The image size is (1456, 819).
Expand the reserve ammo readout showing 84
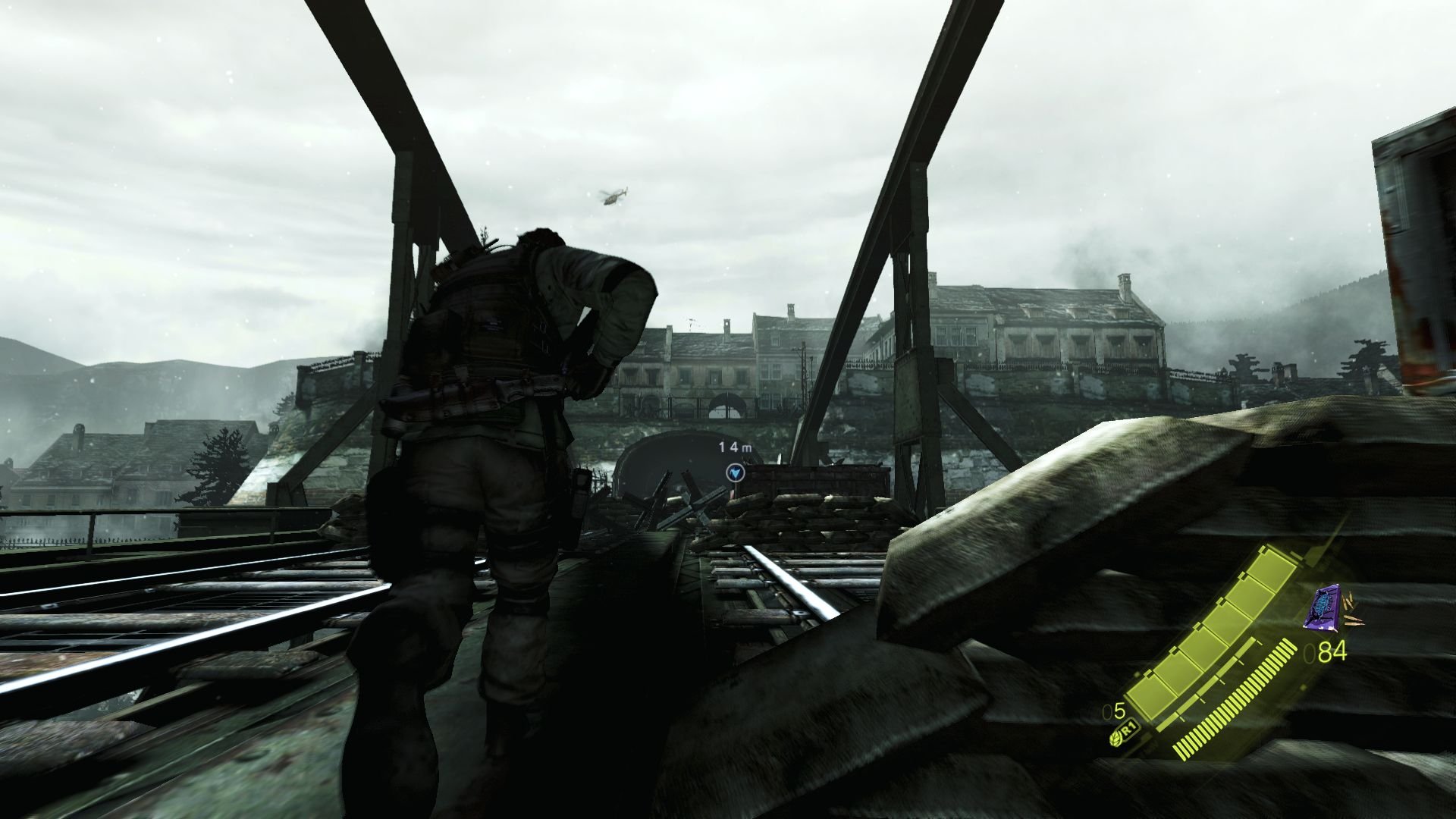(x=1331, y=651)
